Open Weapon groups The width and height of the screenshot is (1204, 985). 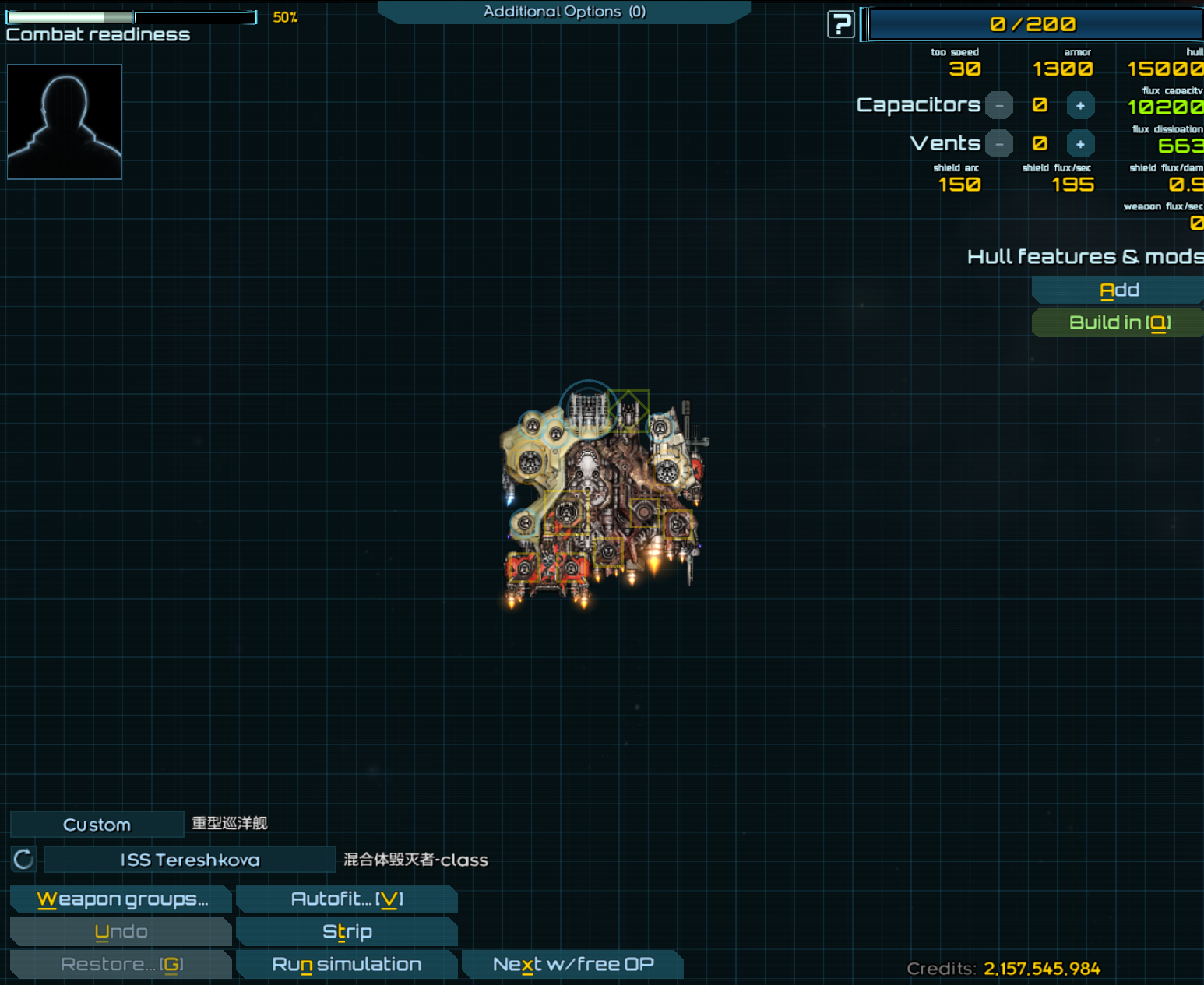click(x=121, y=899)
